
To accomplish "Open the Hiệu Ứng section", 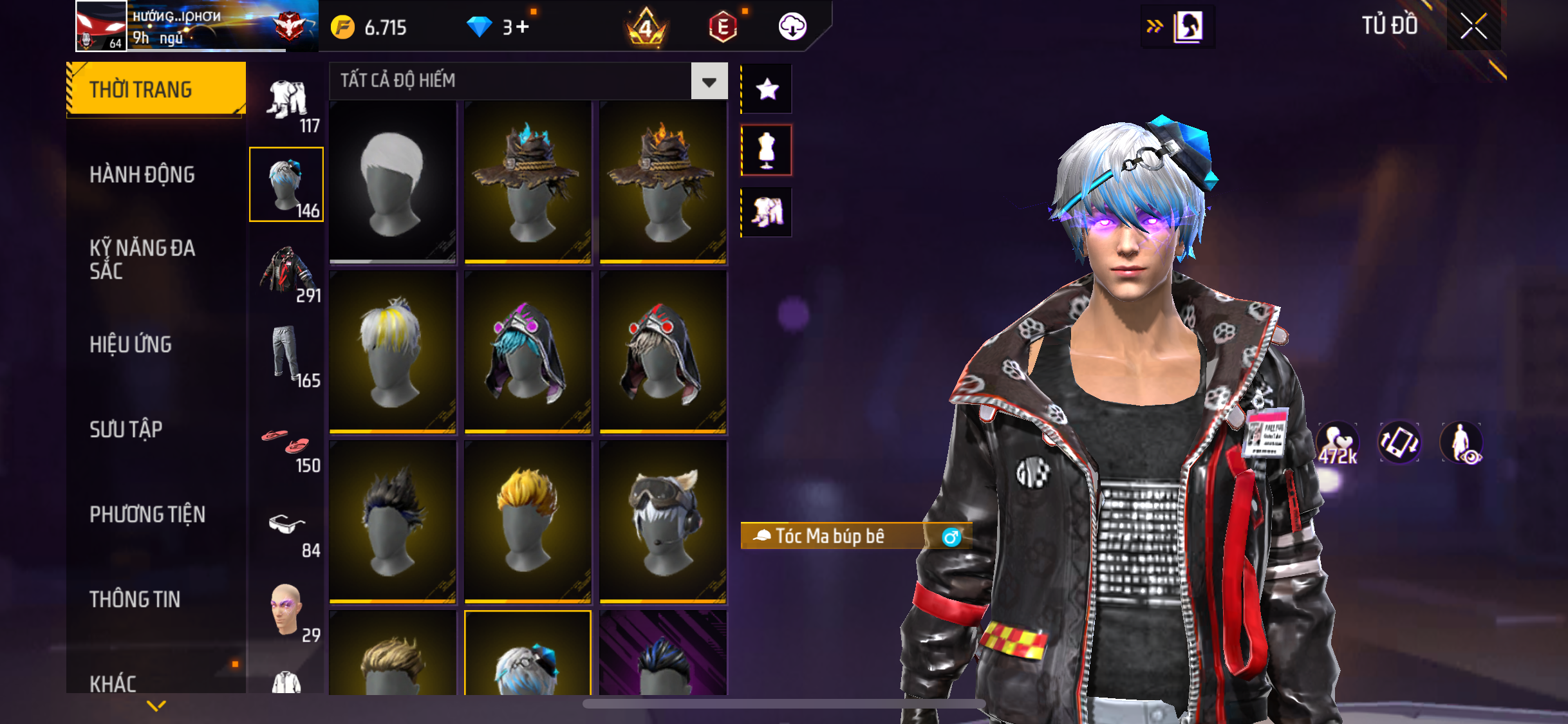I will coord(131,344).
